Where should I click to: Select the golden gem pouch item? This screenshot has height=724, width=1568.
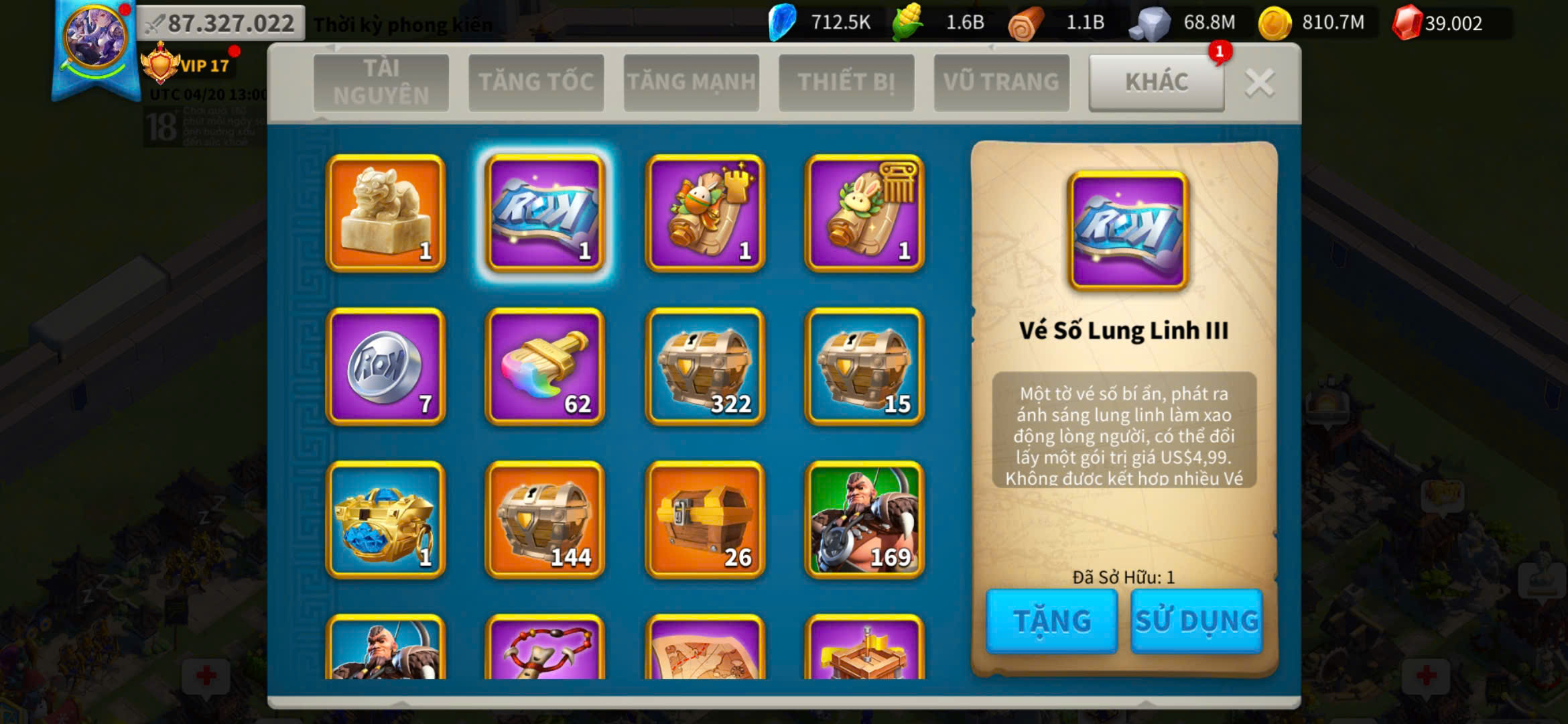[385, 520]
